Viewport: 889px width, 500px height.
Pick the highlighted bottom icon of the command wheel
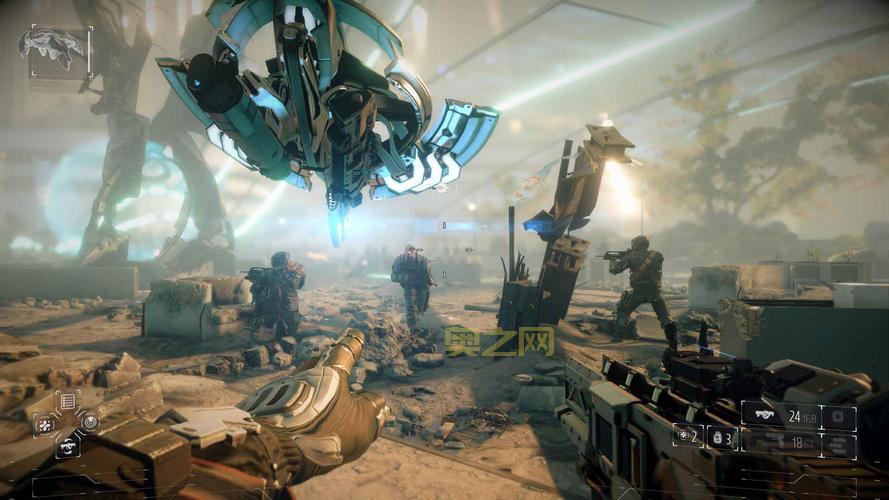tap(68, 446)
